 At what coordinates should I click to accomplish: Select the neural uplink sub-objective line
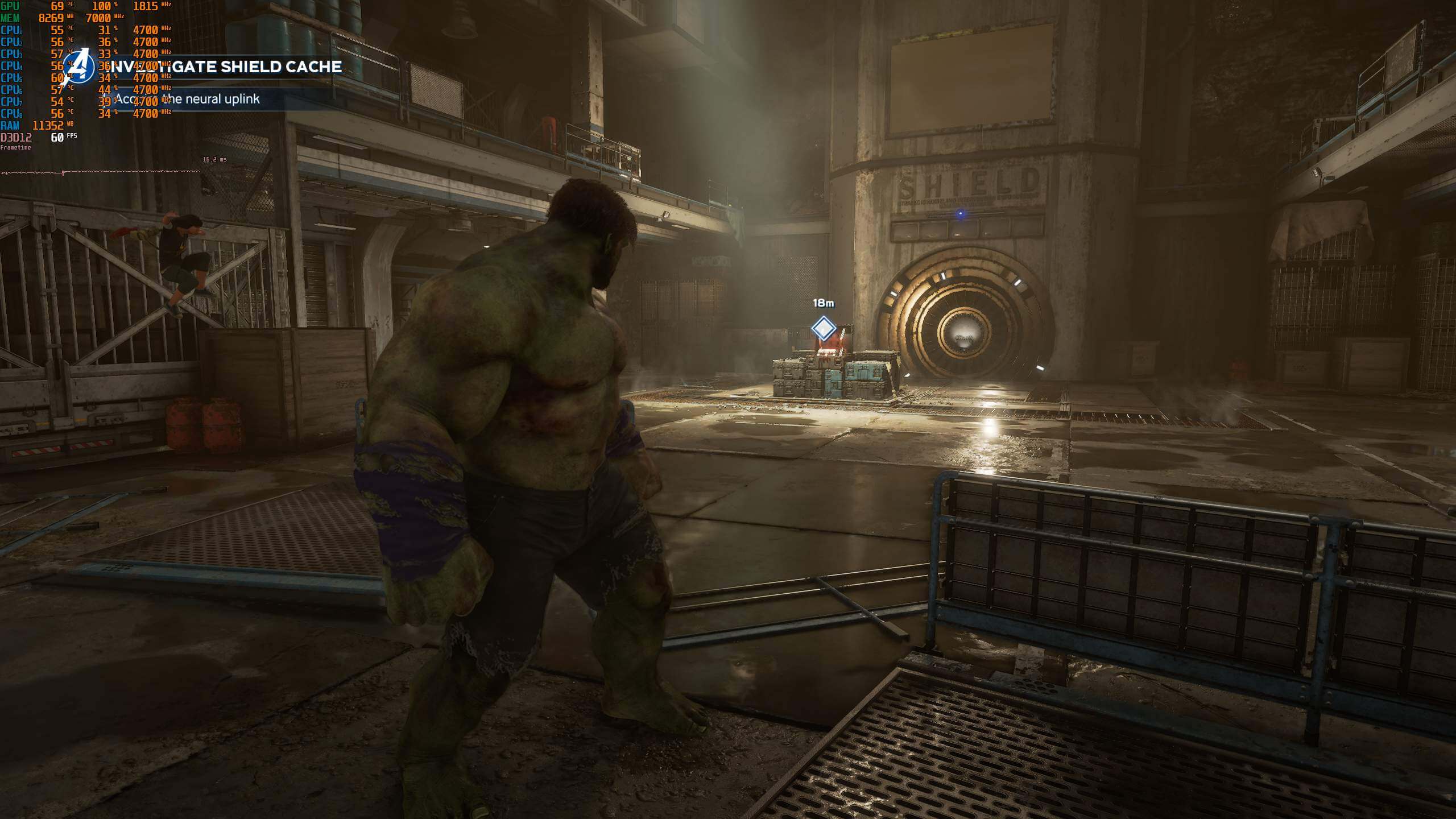coord(187,99)
